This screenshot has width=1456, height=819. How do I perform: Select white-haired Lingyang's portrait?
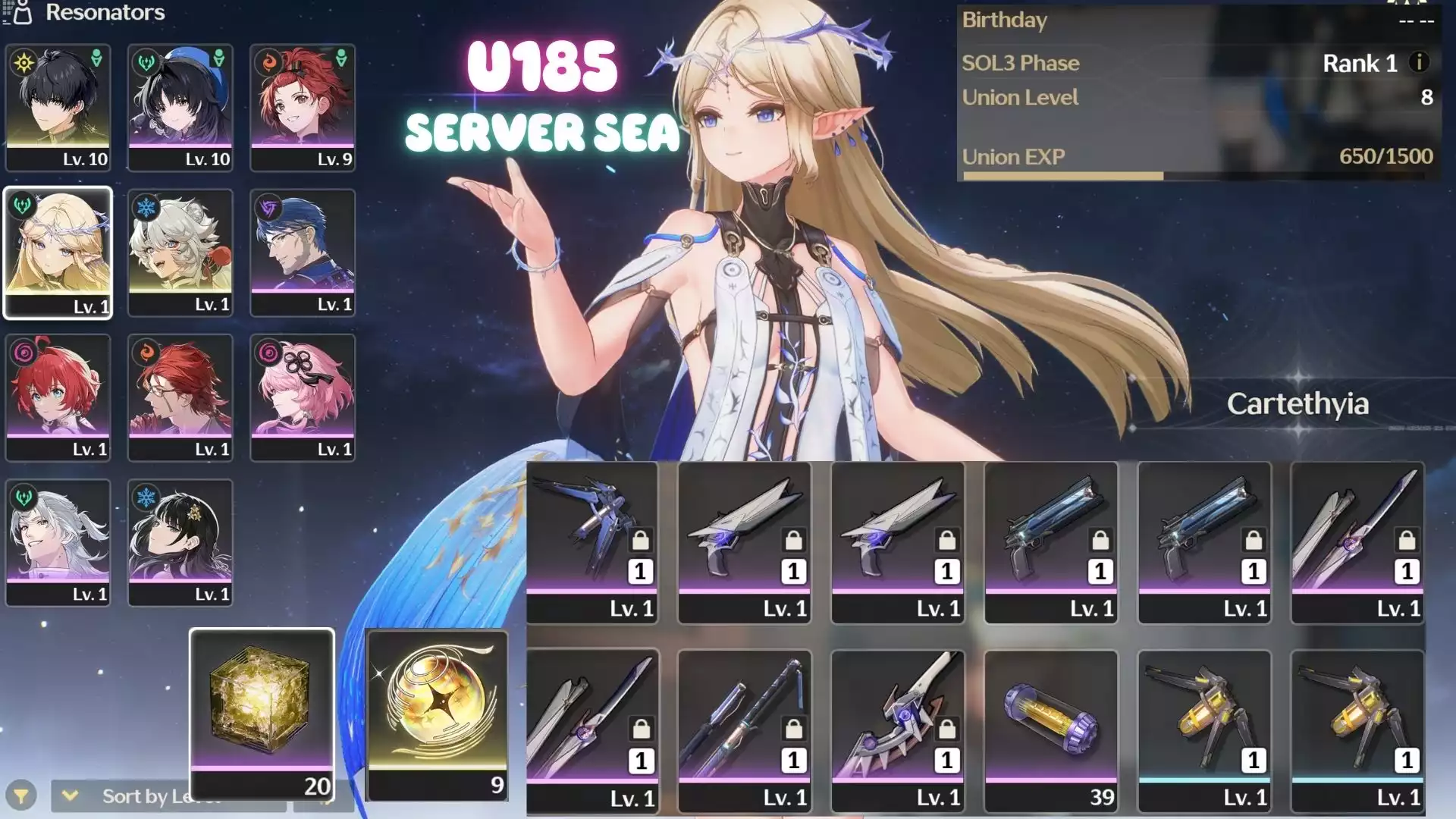point(180,252)
